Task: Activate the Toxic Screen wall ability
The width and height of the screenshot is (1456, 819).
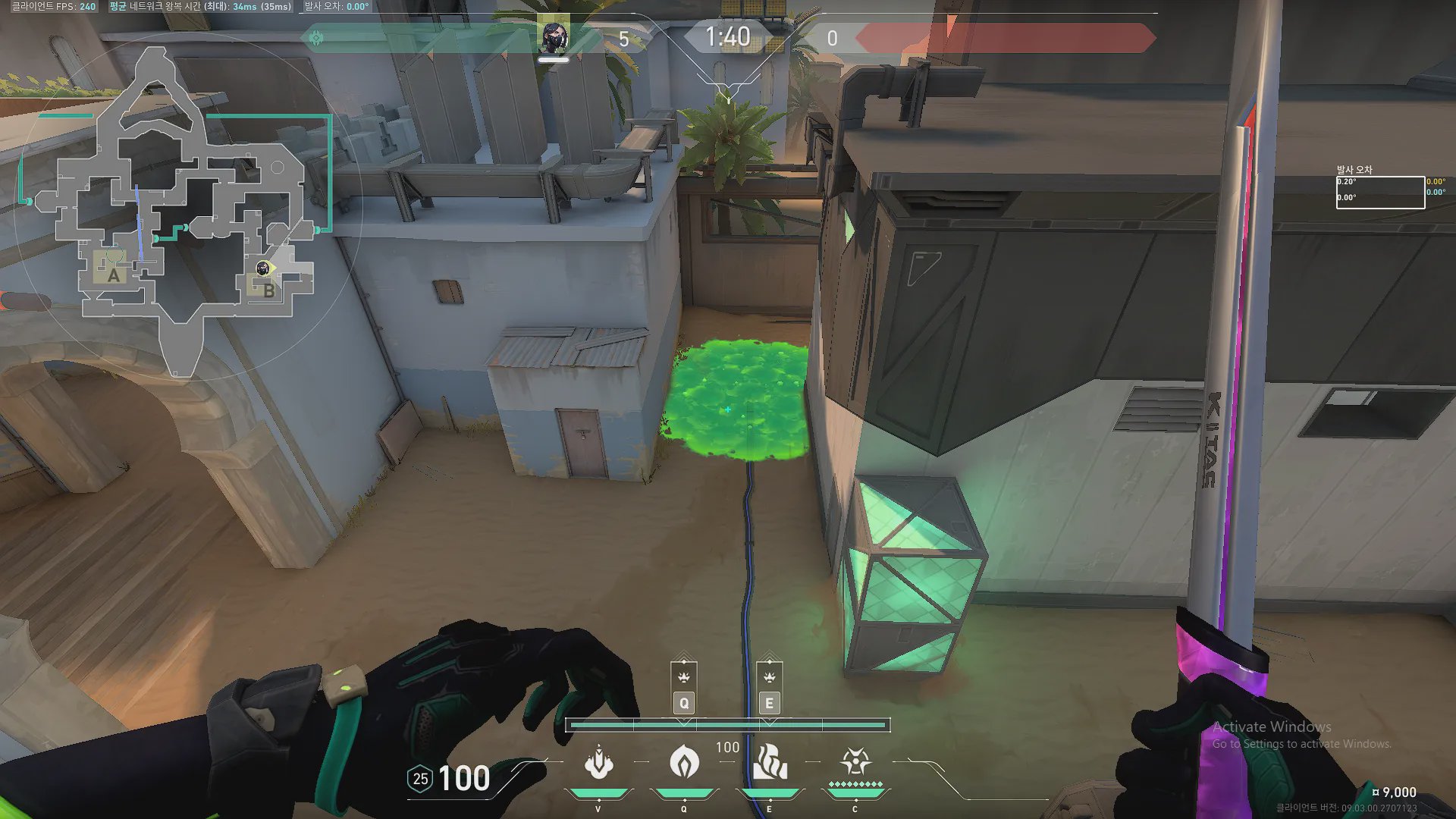Action: [x=770, y=762]
